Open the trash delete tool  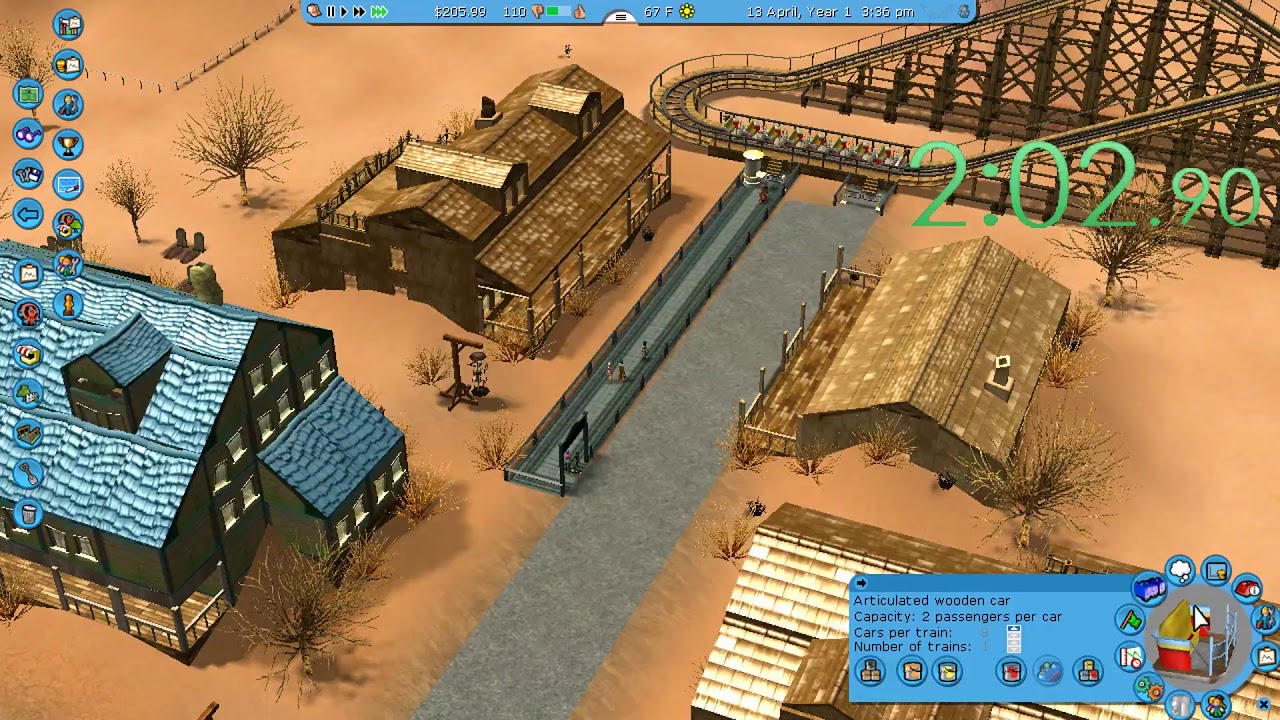[28, 513]
